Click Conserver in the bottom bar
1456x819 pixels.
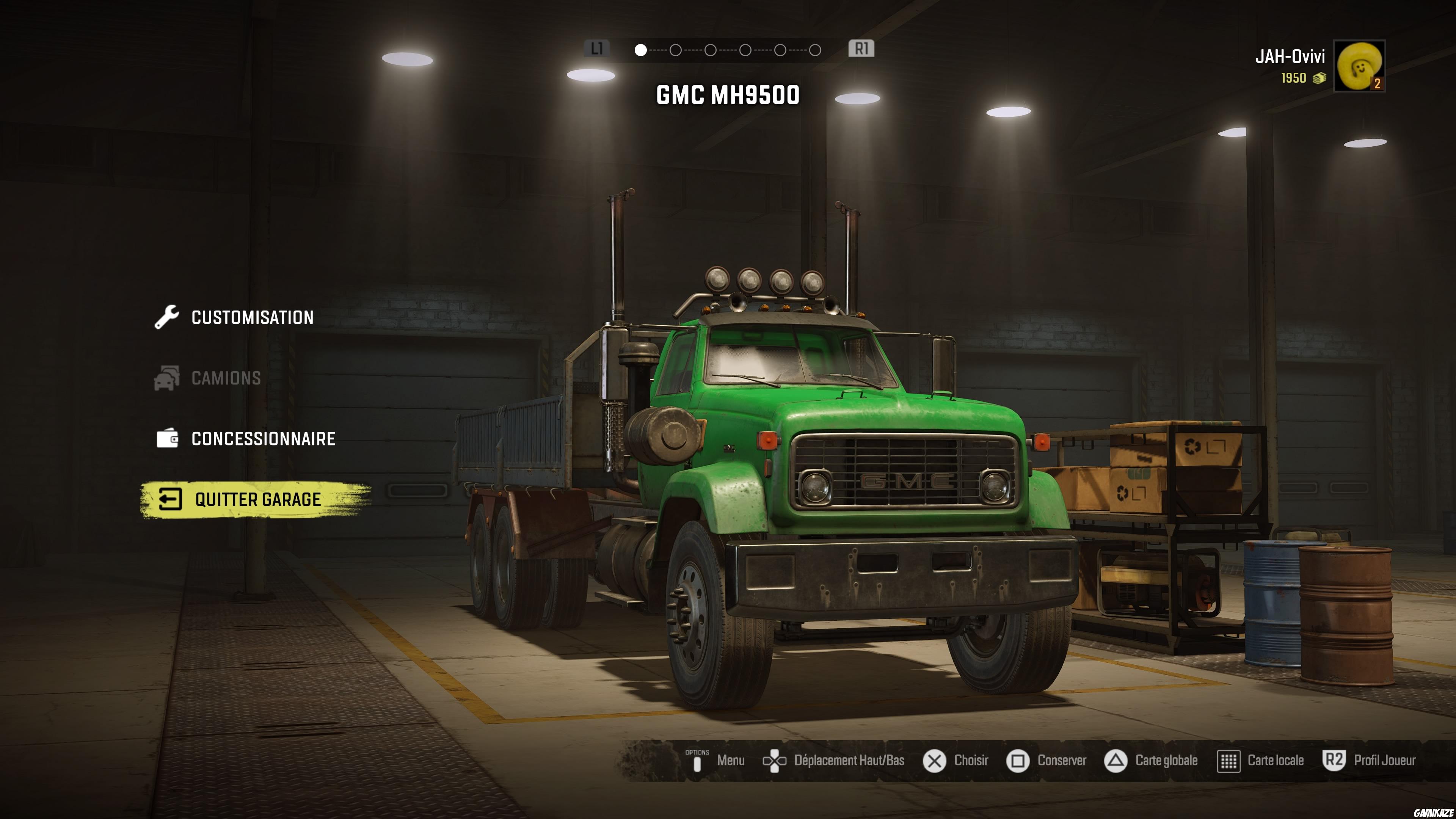click(x=1061, y=761)
